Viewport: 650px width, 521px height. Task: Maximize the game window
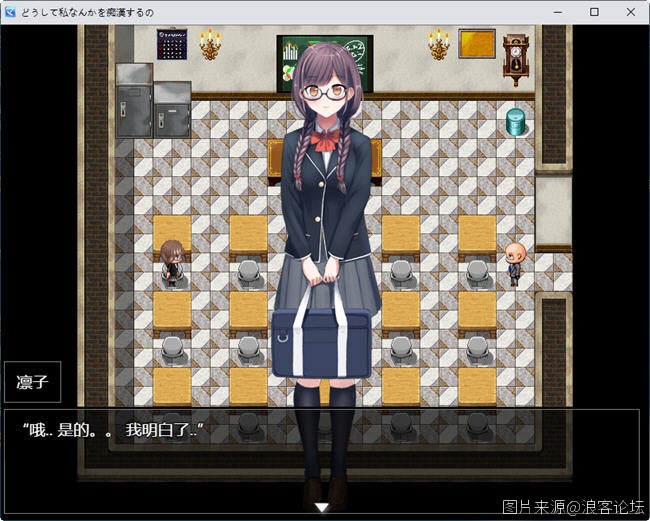click(594, 12)
